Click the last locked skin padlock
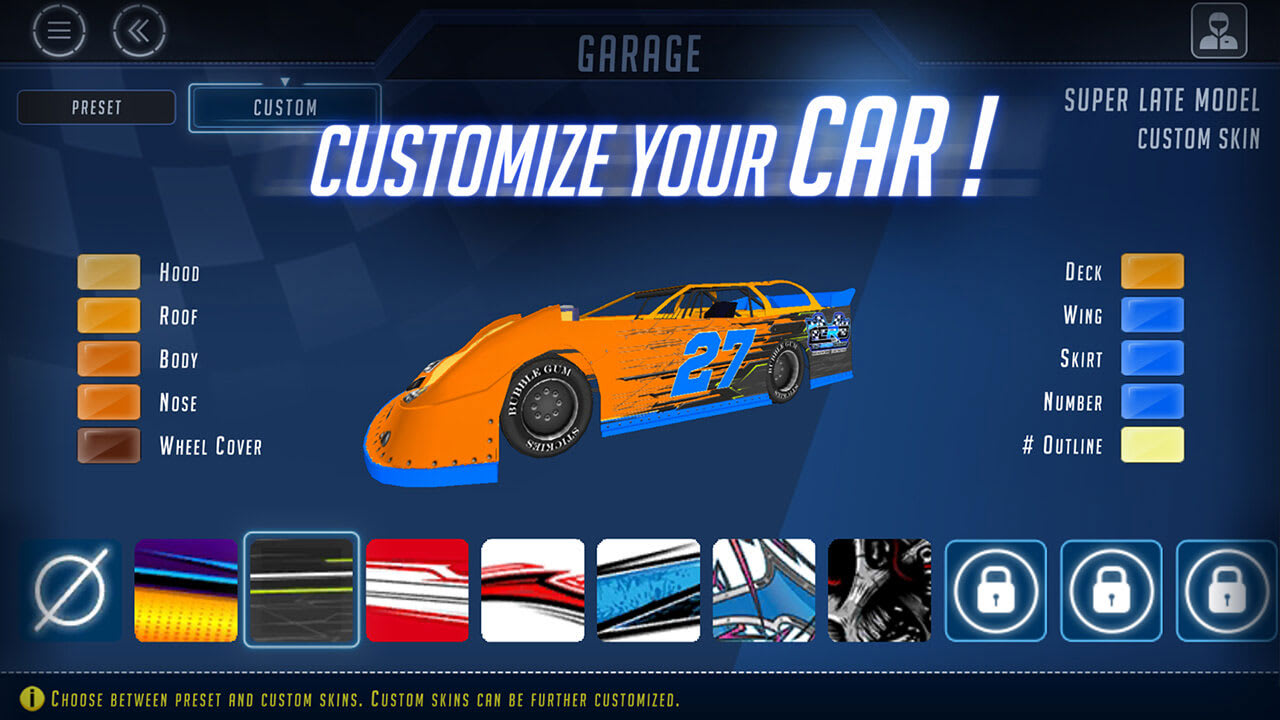Viewport: 1280px width, 720px height. tap(1224, 590)
